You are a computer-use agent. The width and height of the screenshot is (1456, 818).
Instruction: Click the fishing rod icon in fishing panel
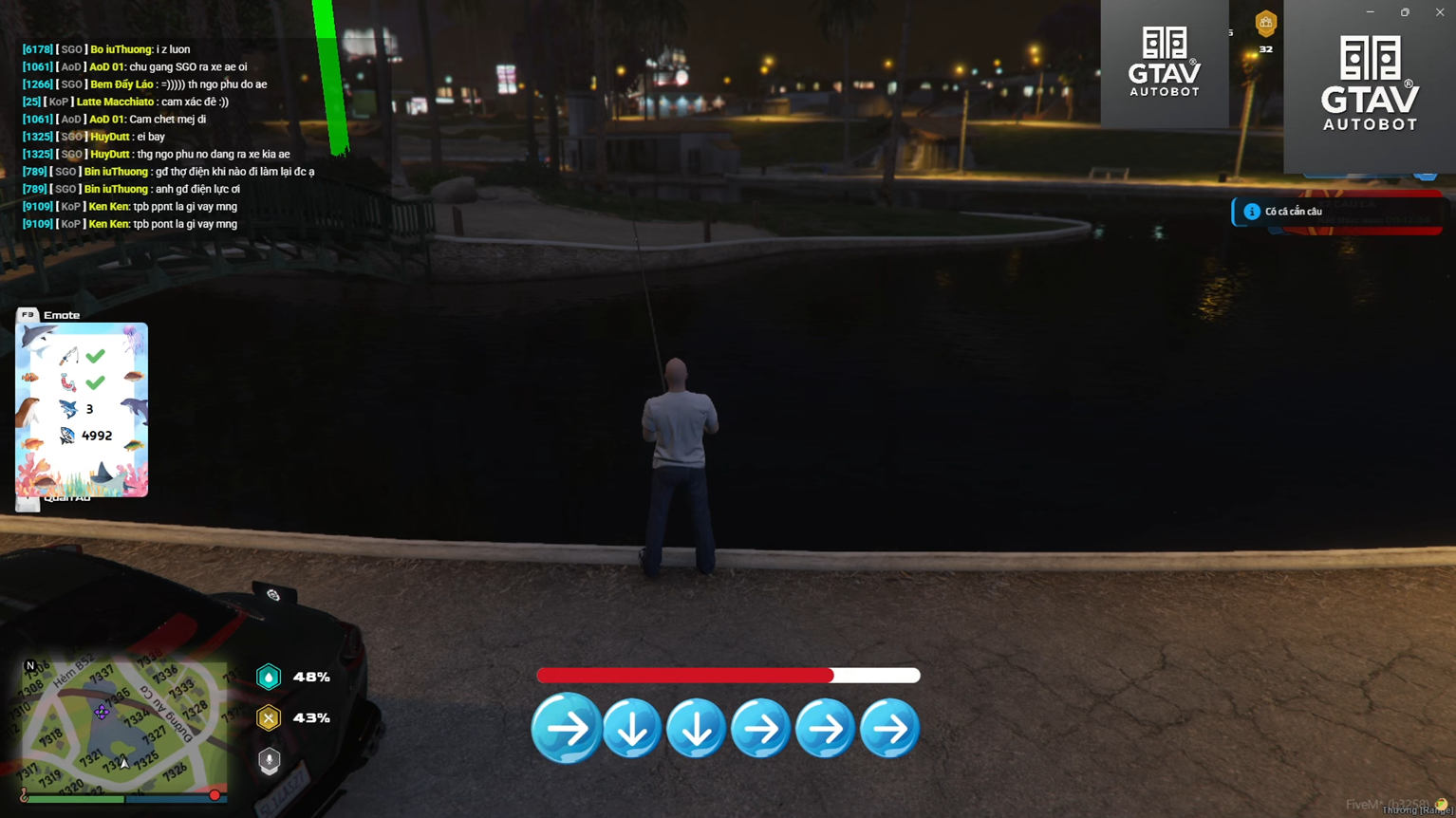[68, 357]
